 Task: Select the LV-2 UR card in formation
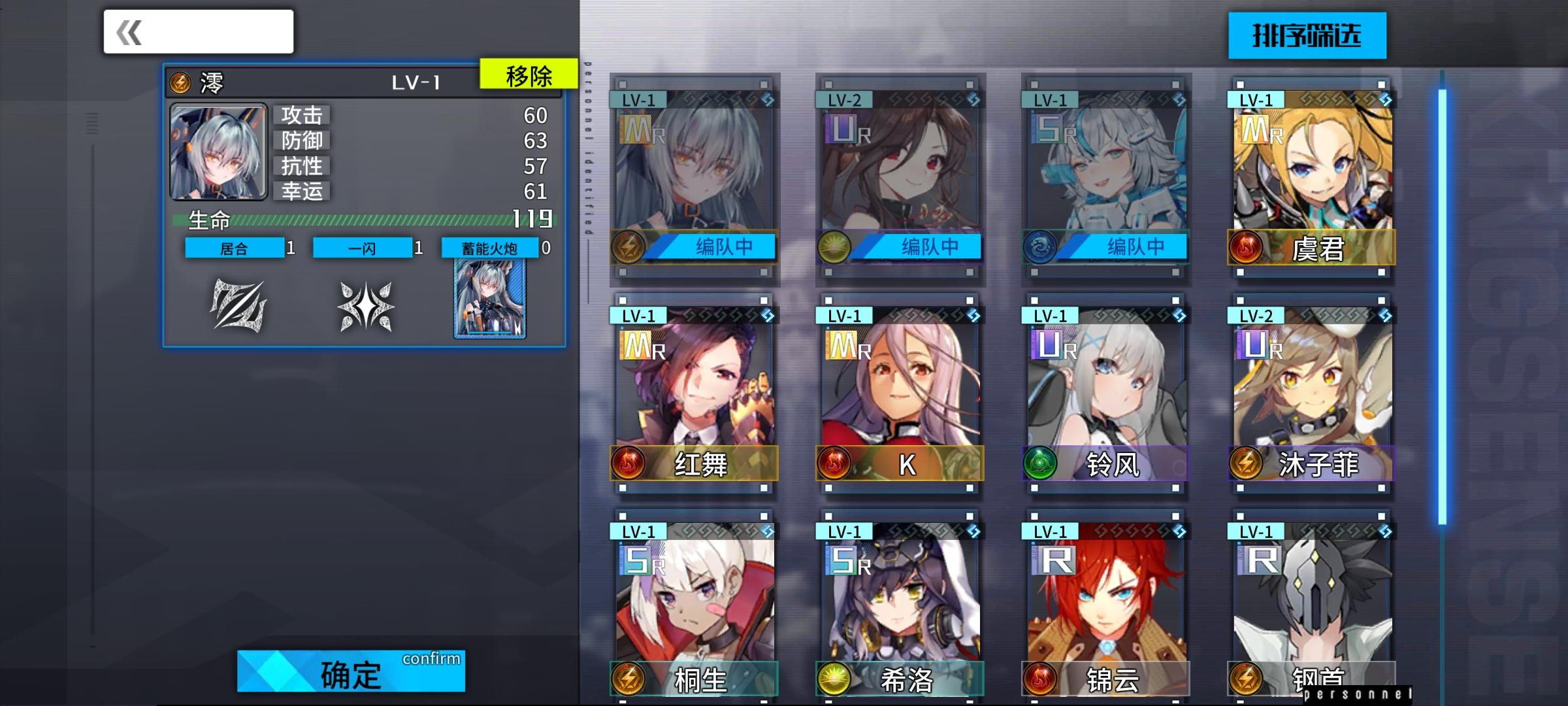[x=900, y=176]
